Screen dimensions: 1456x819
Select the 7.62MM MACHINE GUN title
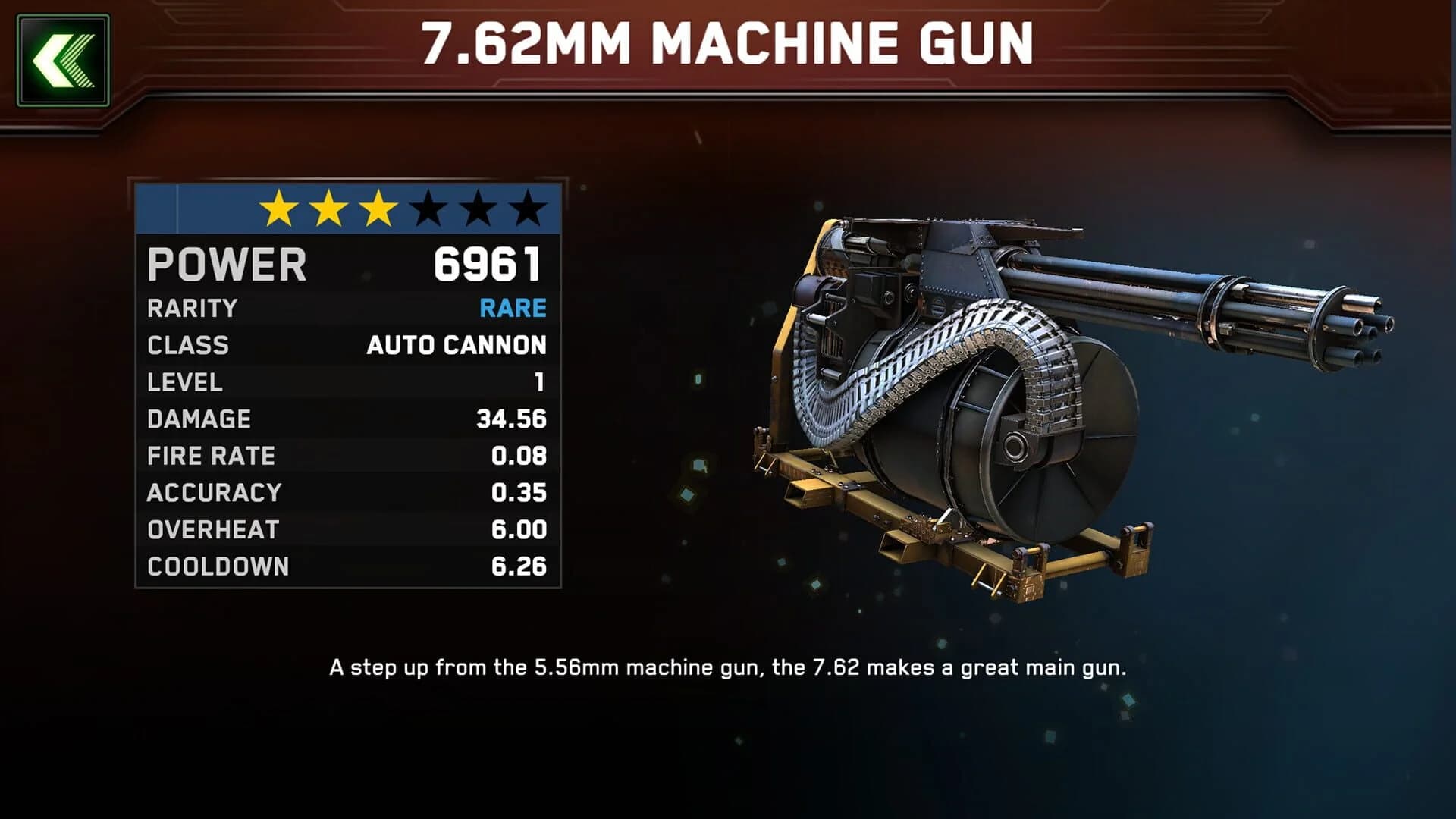pos(727,45)
